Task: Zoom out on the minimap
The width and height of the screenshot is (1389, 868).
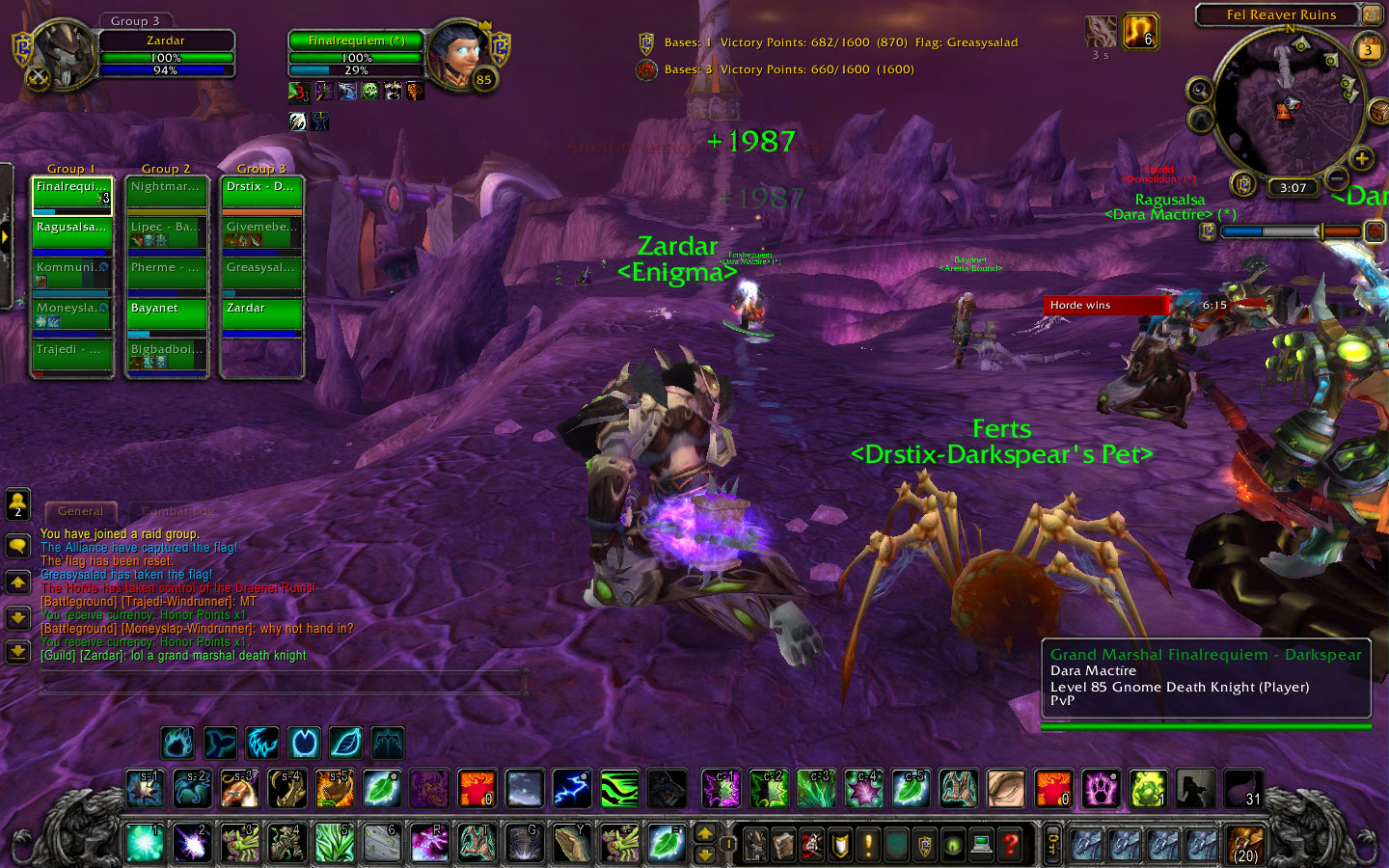Action: (x=1336, y=178)
